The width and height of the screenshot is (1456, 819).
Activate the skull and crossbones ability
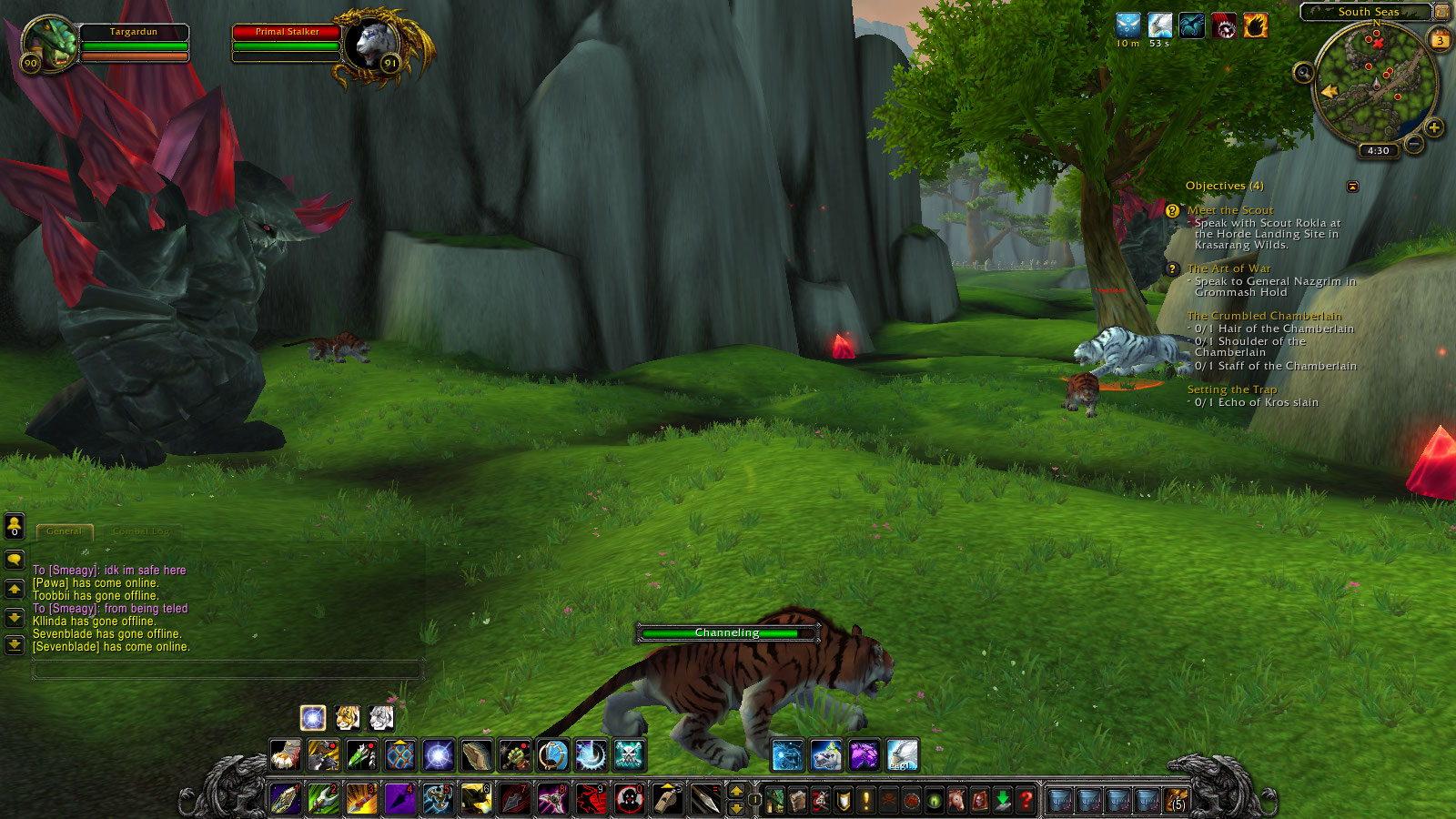pos(629,754)
